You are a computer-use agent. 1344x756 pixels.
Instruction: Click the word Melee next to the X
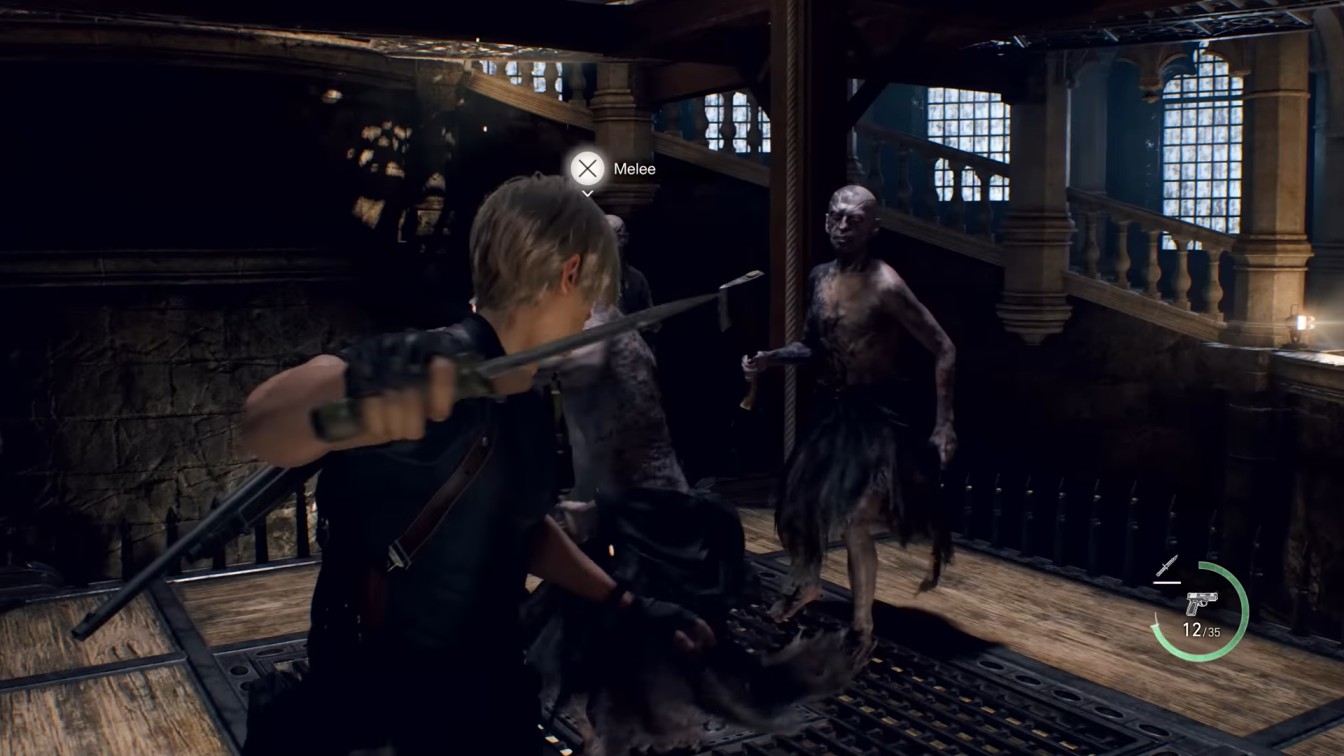pyautogui.click(x=634, y=169)
